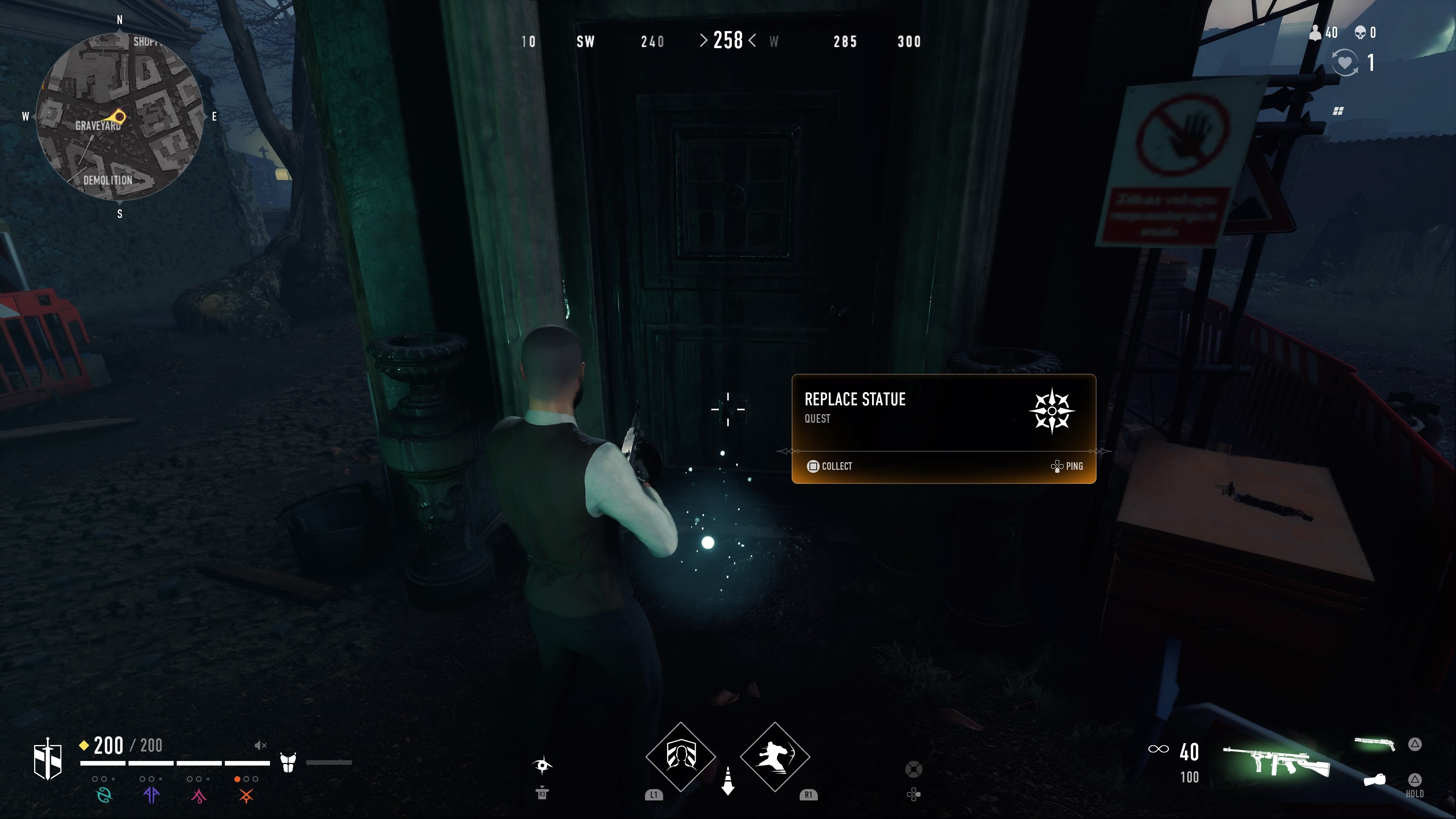This screenshot has height=819, width=1456.
Task: Click the heart revive counter icon
Action: 1344,61
